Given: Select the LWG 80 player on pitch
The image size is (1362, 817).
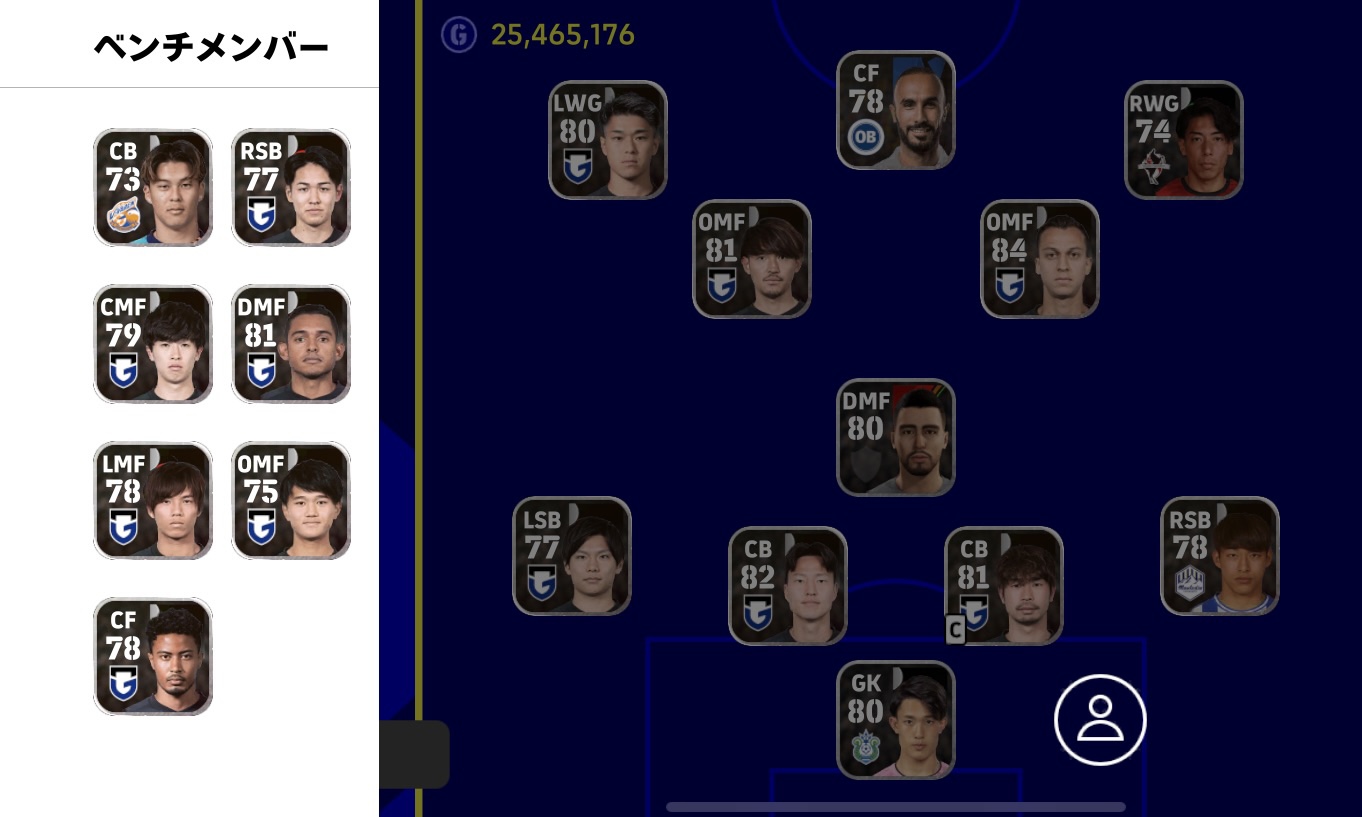Looking at the screenshot, I should (x=608, y=139).
